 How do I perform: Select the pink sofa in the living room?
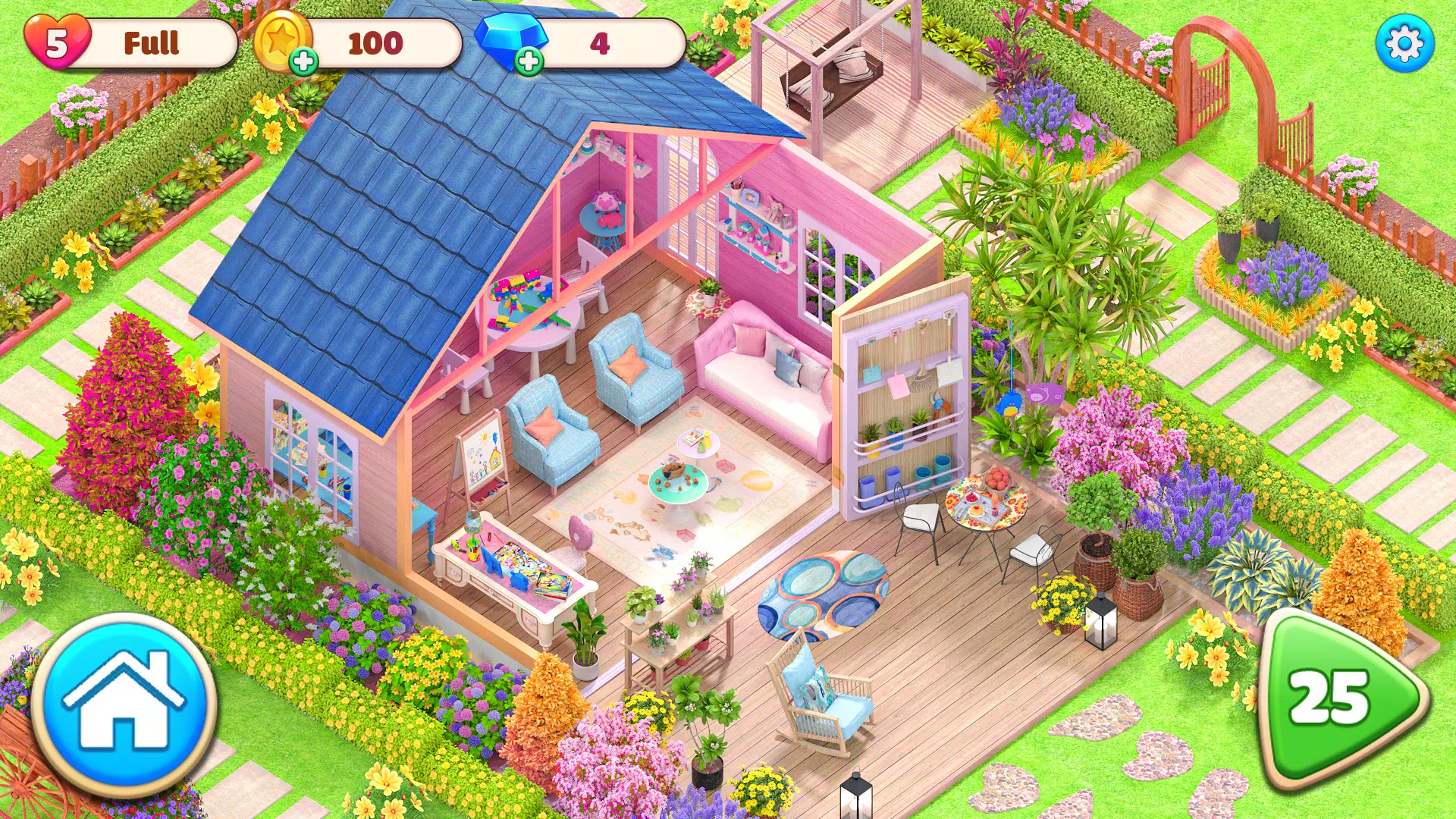pyautogui.click(x=766, y=379)
